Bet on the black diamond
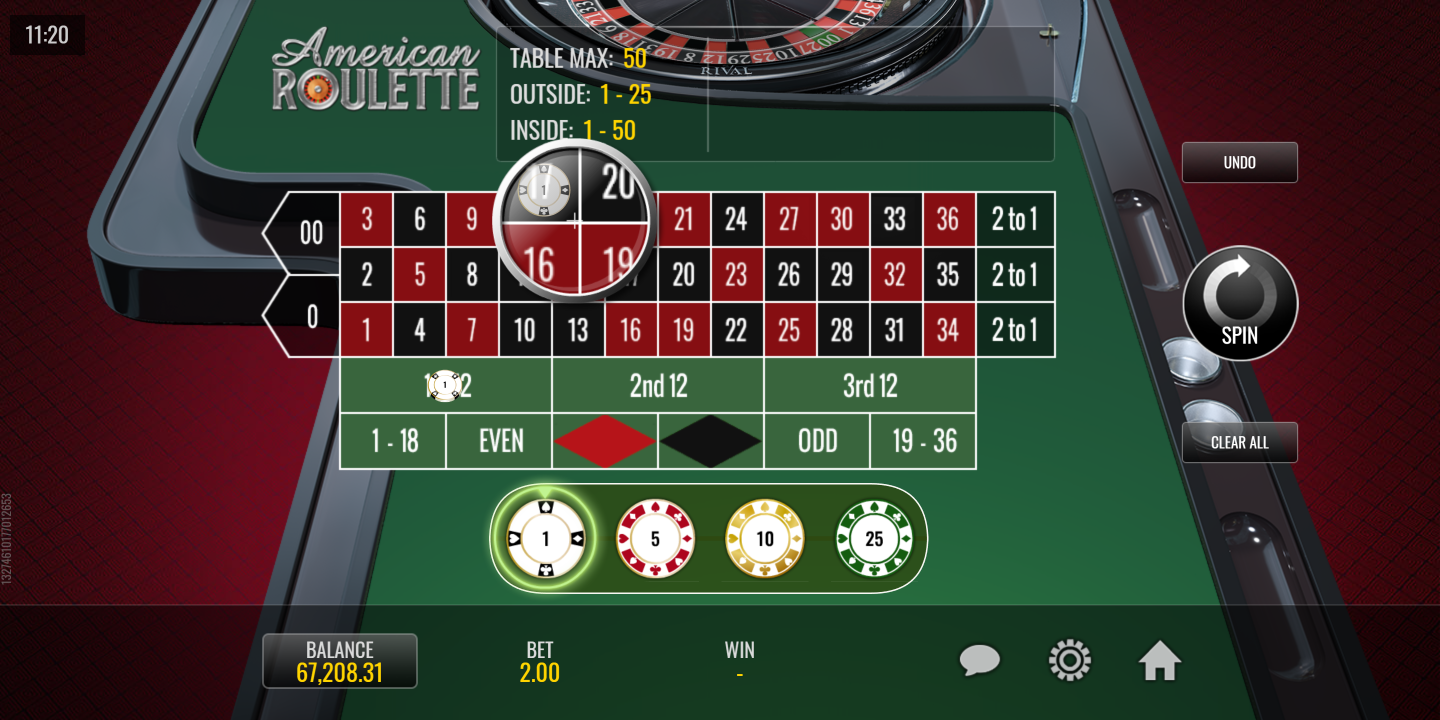 pyautogui.click(x=711, y=441)
